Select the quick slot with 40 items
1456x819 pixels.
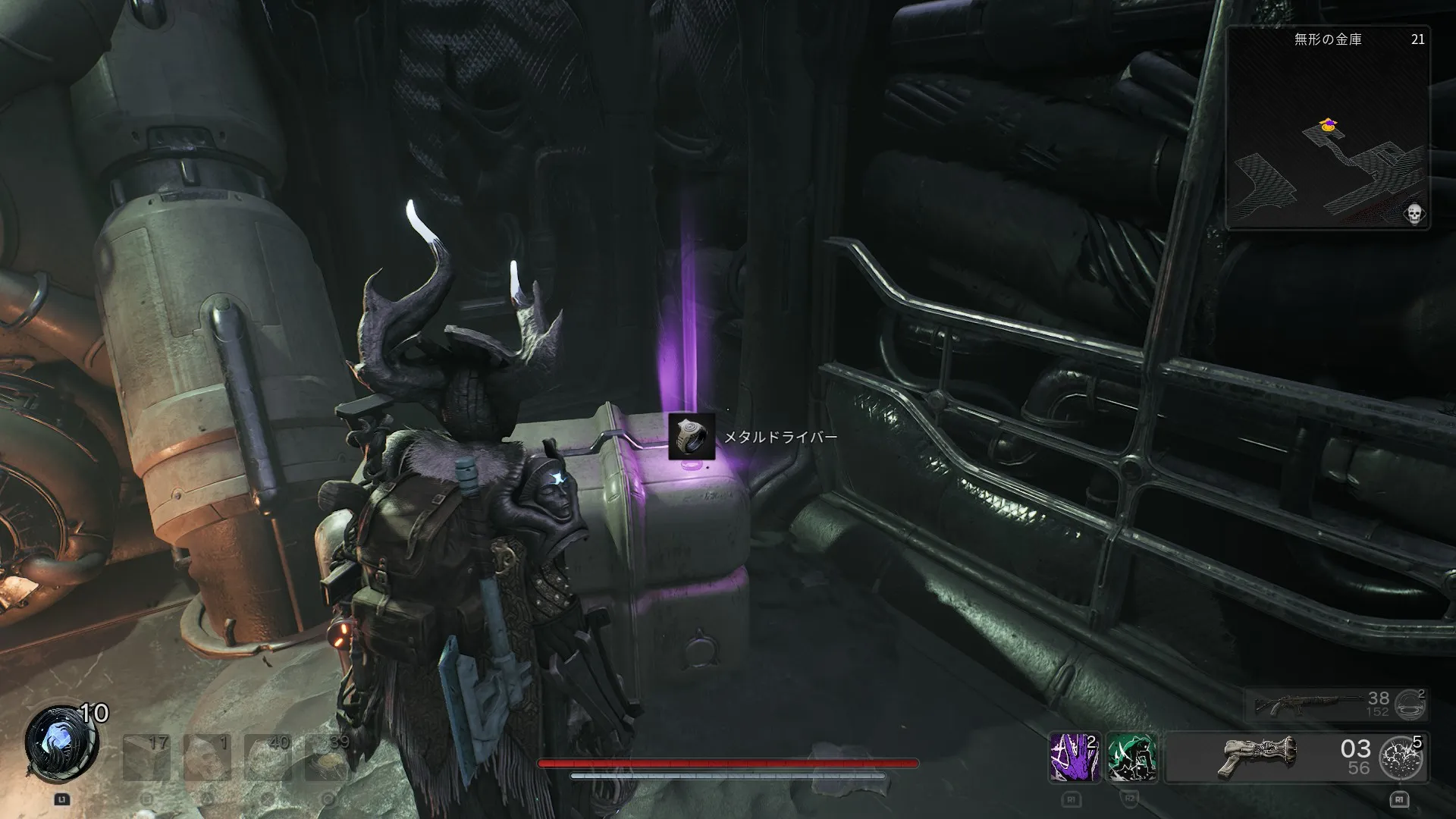point(267,757)
